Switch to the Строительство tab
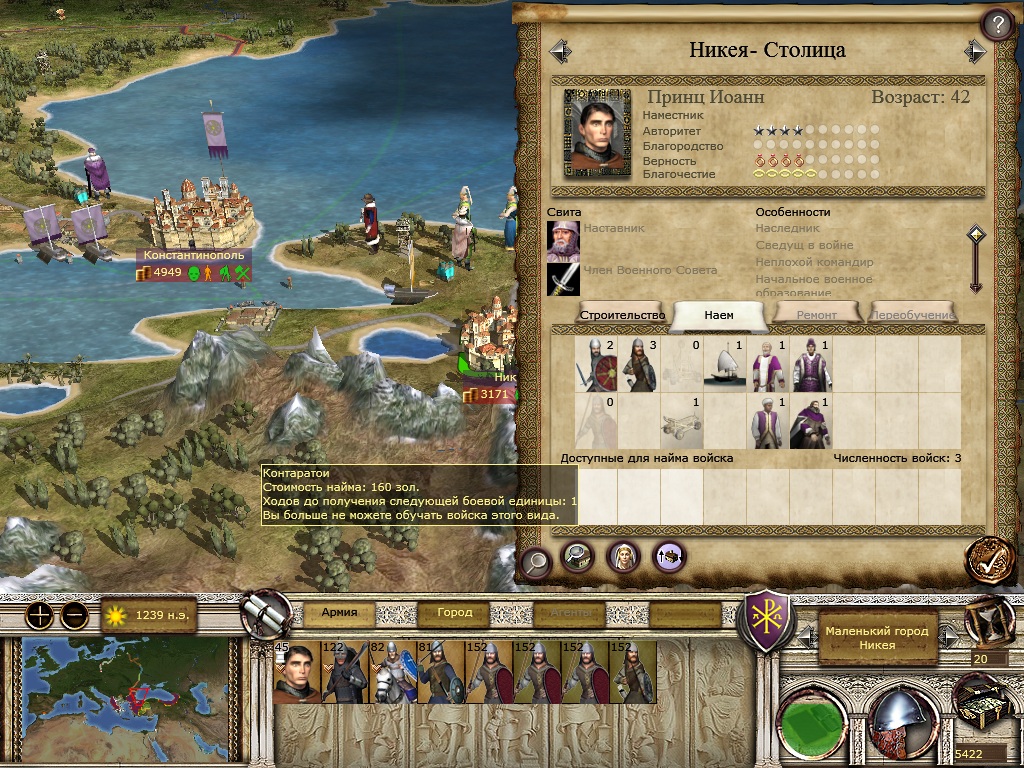The height and width of the screenshot is (768, 1024). click(622, 314)
